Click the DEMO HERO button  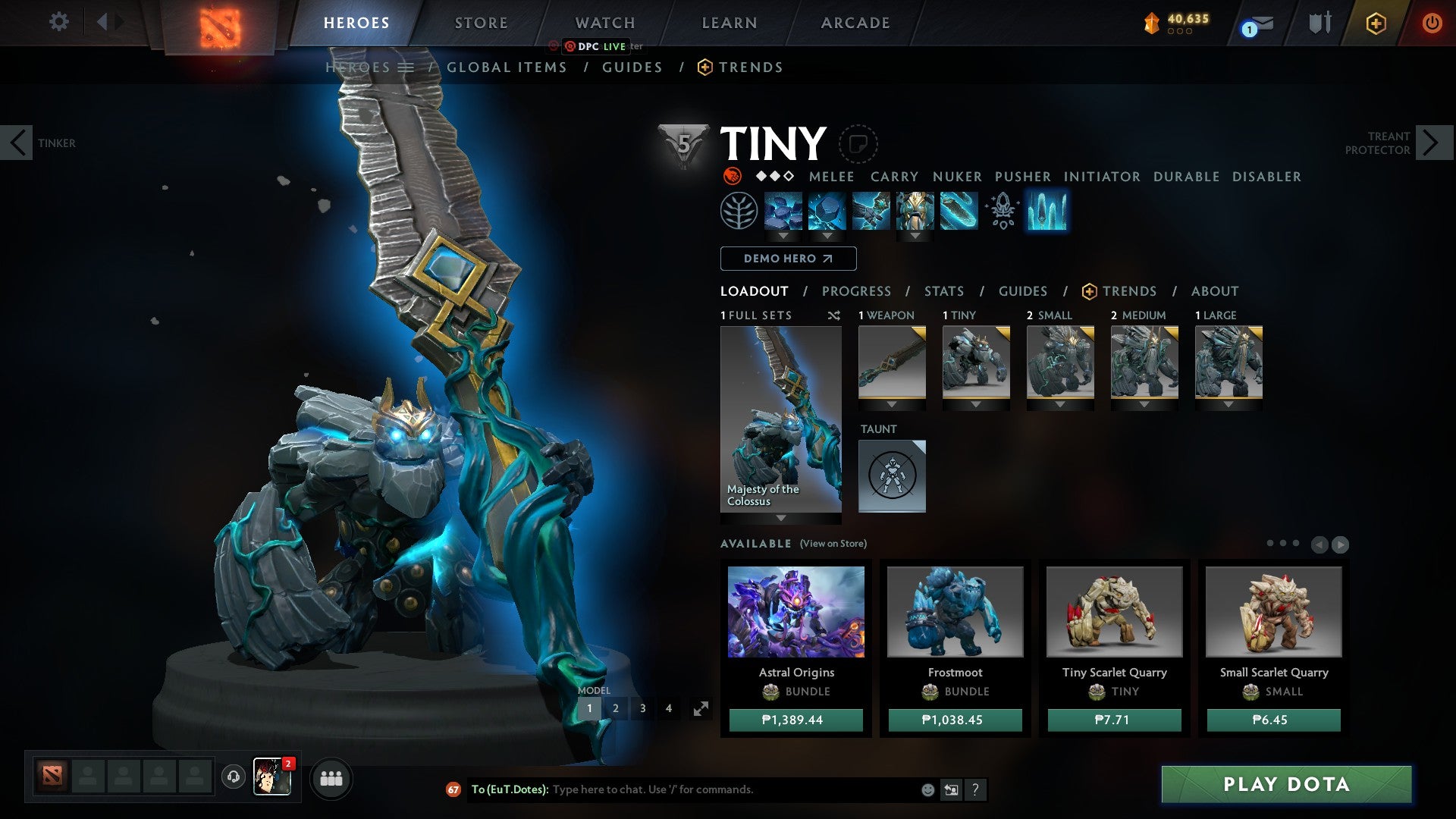(786, 259)
